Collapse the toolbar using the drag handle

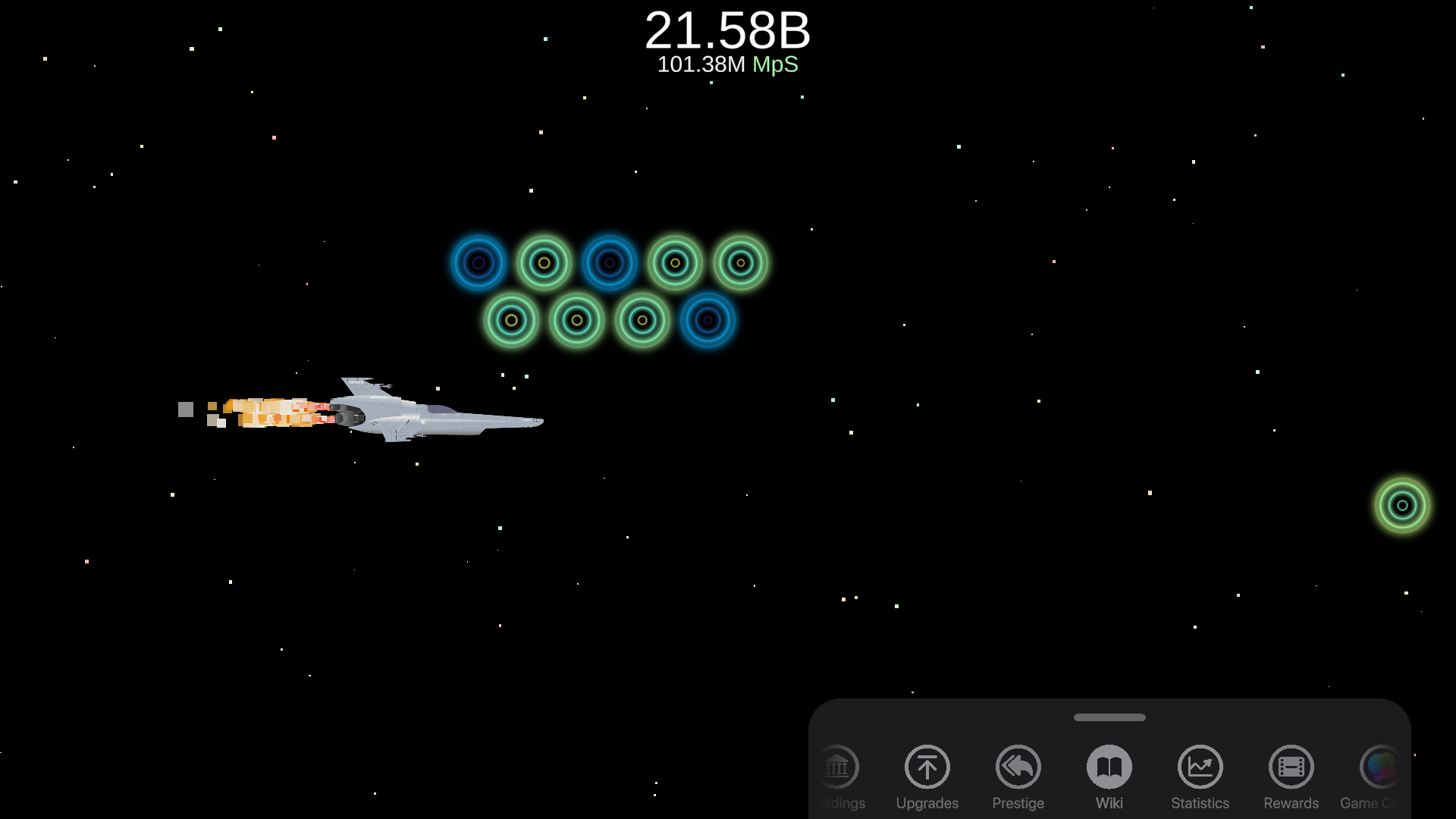tap(1109, 716)
